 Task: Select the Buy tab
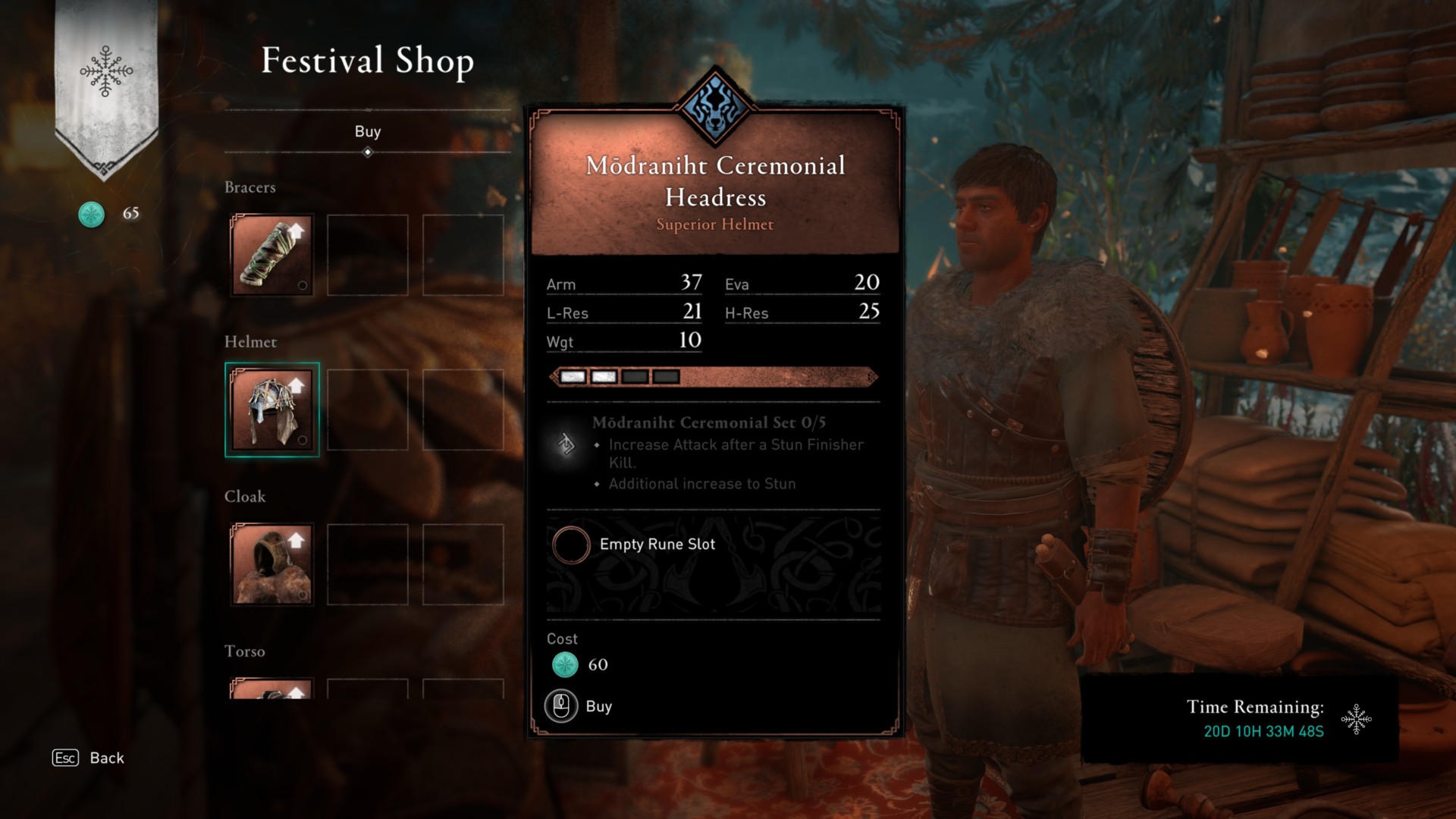coord(368,131)
